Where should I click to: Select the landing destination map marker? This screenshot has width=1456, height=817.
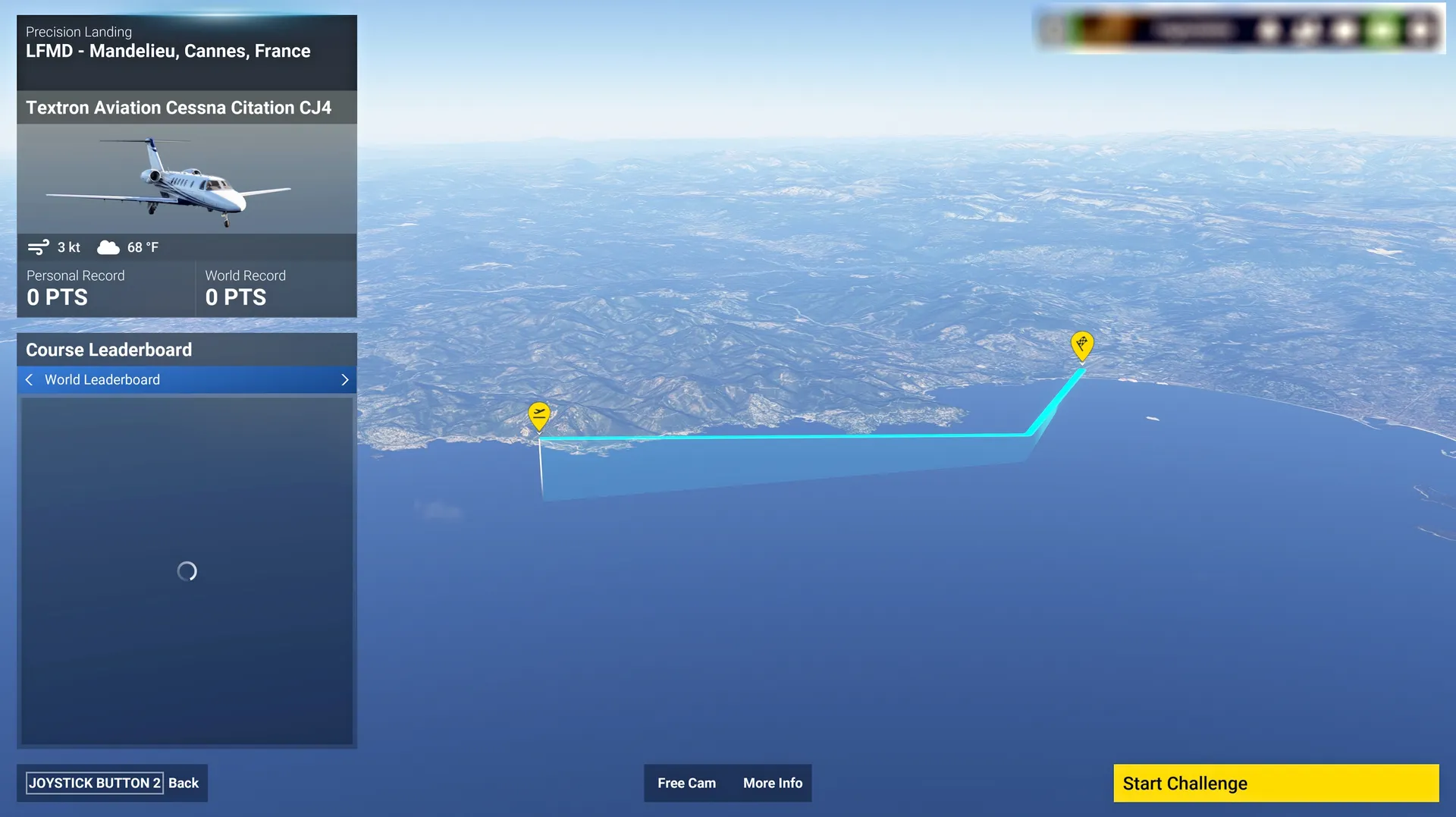tap(1081, 345)
